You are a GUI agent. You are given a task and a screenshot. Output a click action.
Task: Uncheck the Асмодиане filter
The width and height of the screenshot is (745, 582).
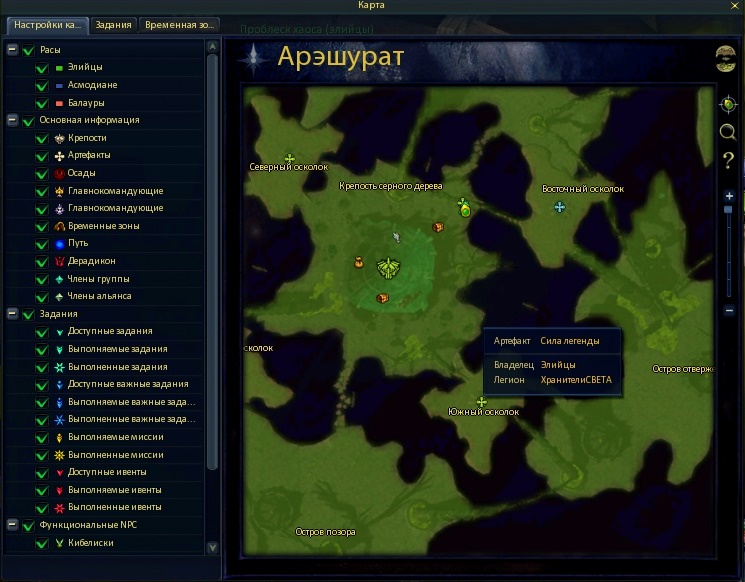[42, 85]
